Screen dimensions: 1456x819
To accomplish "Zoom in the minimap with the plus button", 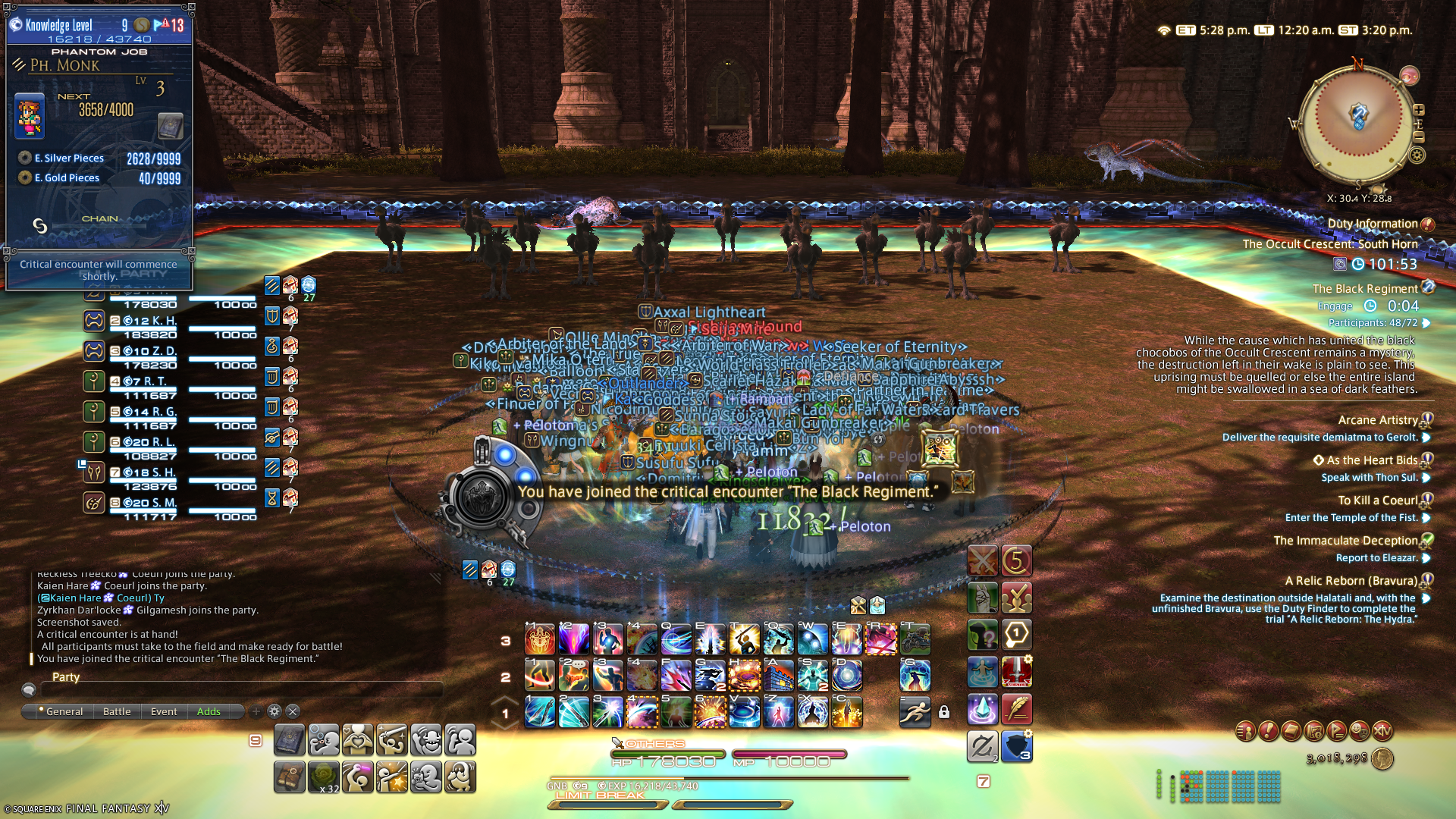I will 1419,110.
